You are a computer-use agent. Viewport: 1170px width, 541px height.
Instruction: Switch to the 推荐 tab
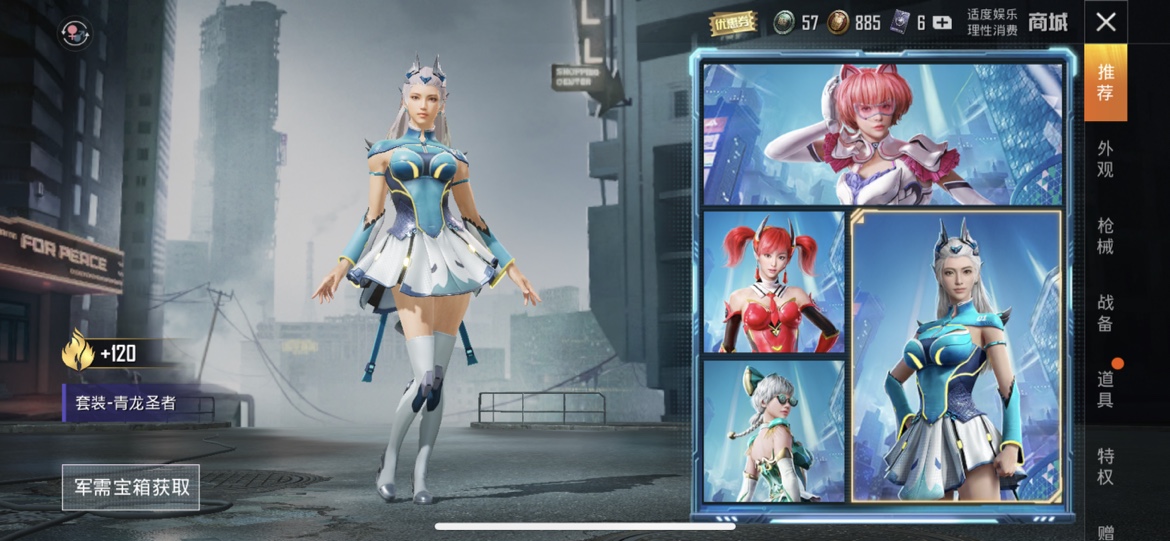click(x=1105, y=83)
